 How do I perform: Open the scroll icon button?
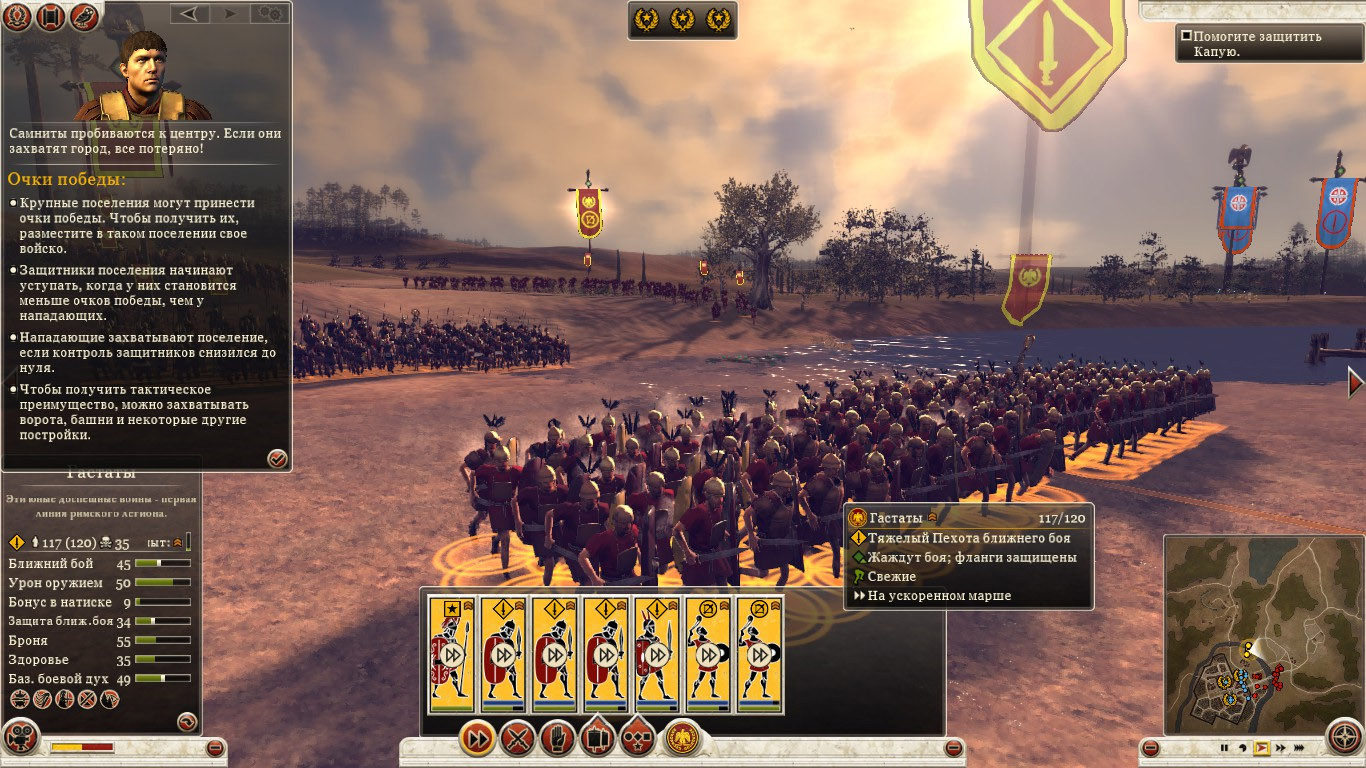click(52, 17)
